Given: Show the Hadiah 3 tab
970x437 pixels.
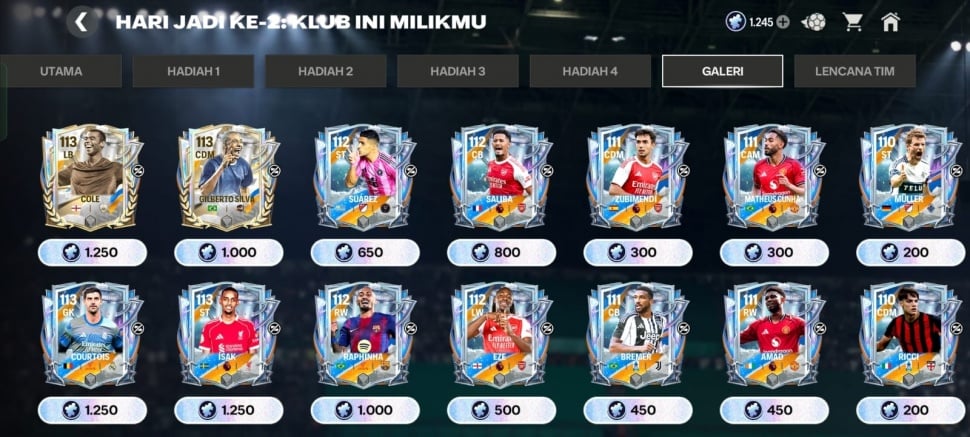Looking at the screenshot, I should coord(457,71).
